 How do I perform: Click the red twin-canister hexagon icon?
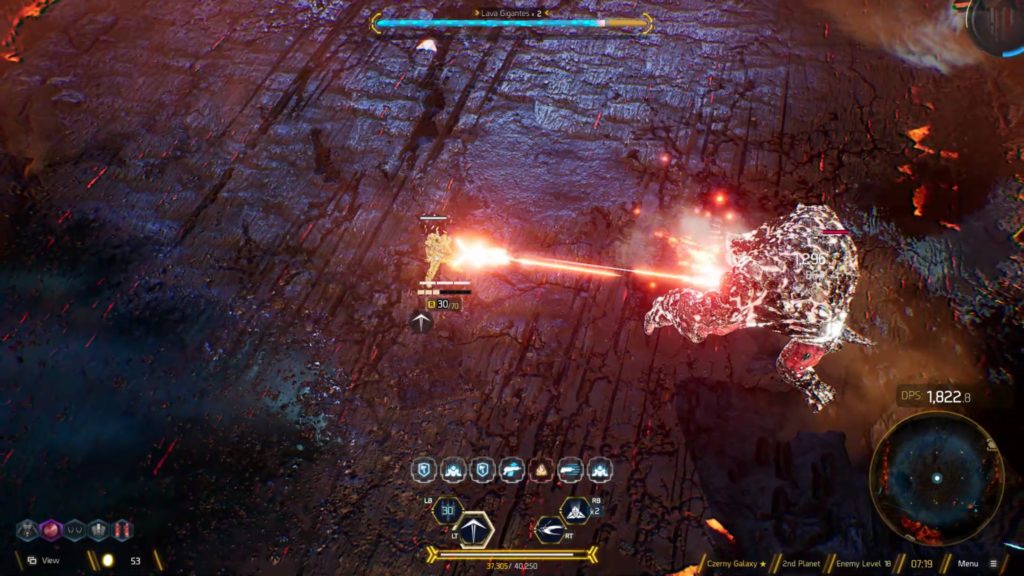123,530
